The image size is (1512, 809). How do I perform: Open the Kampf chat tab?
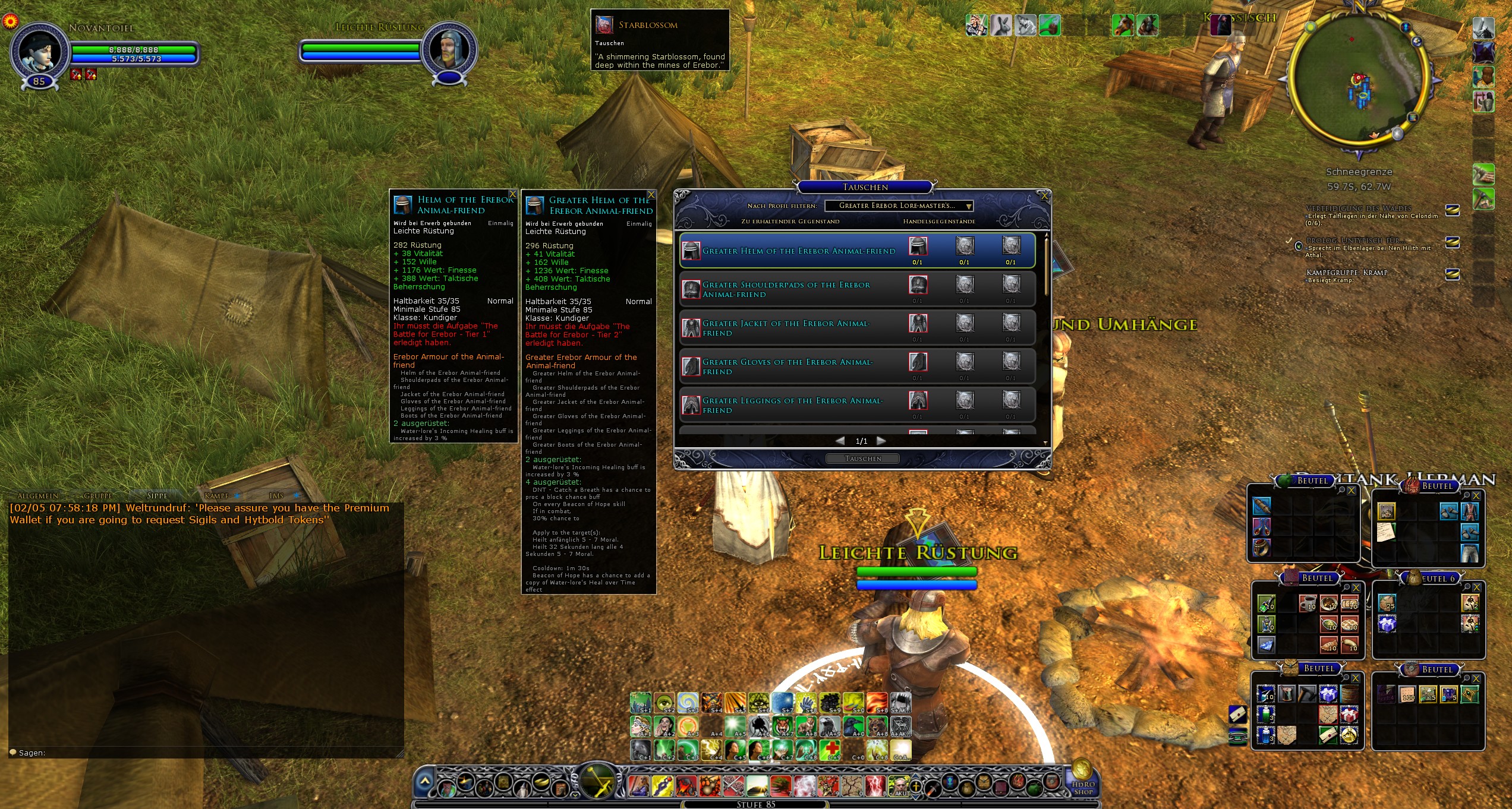[216, 496]
